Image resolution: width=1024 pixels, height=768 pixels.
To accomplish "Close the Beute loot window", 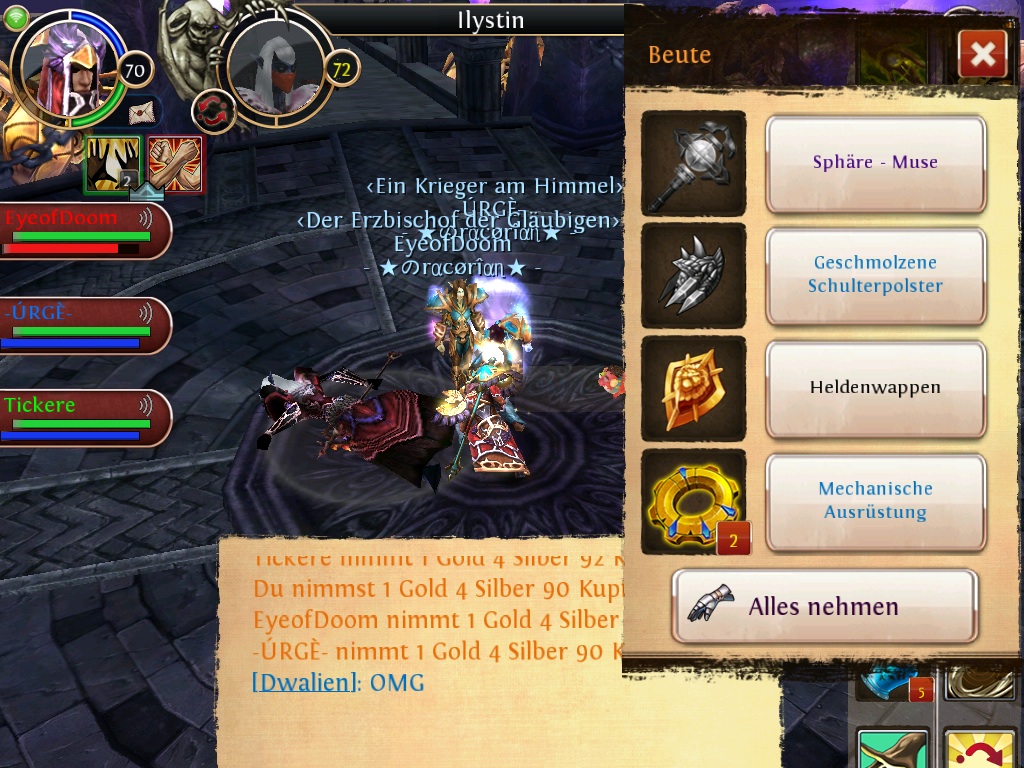I will (982, 54).
